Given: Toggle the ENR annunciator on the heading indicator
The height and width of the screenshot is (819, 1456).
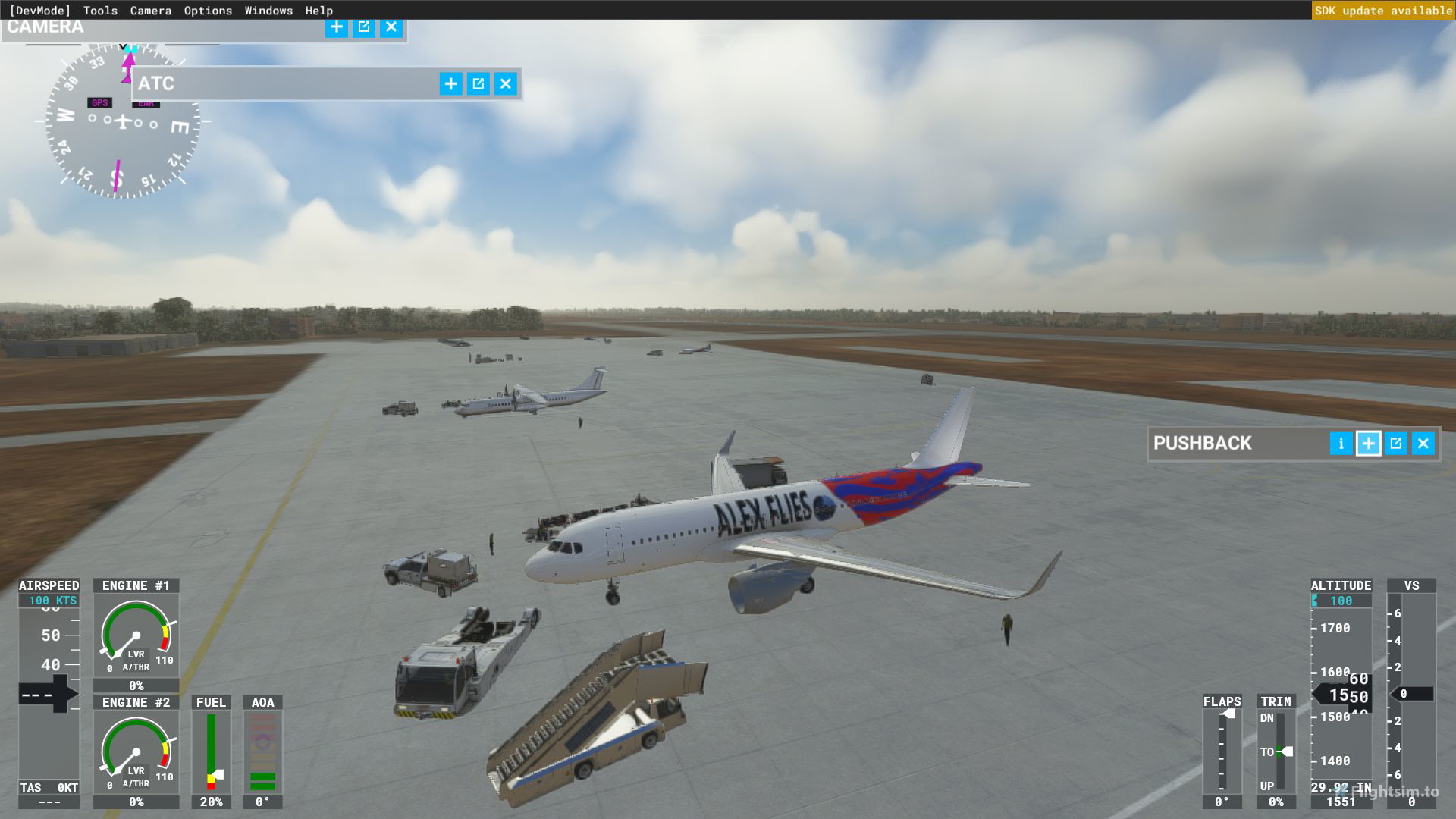Looking at the screenshot, I should pyautogui.click(x=146, y=104).
